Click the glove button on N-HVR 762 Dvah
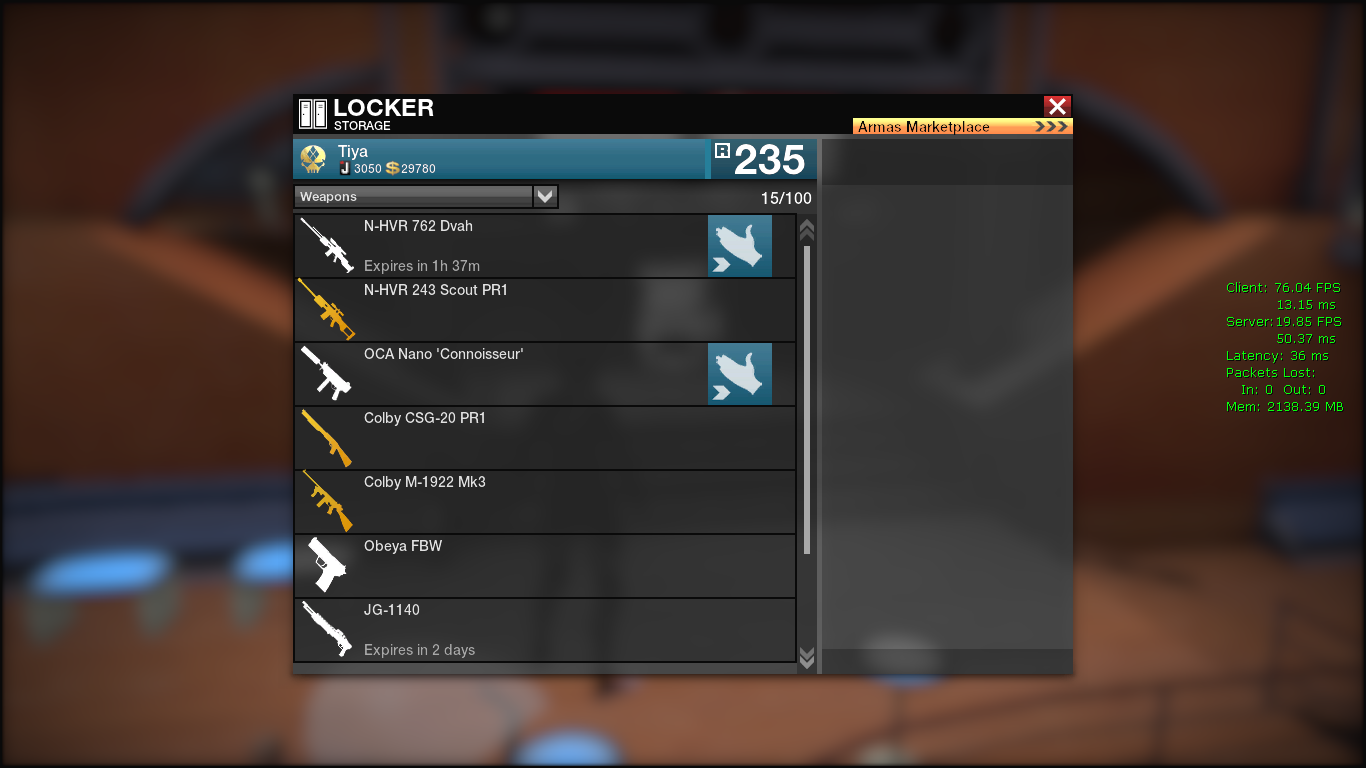 tap(740, 246)
